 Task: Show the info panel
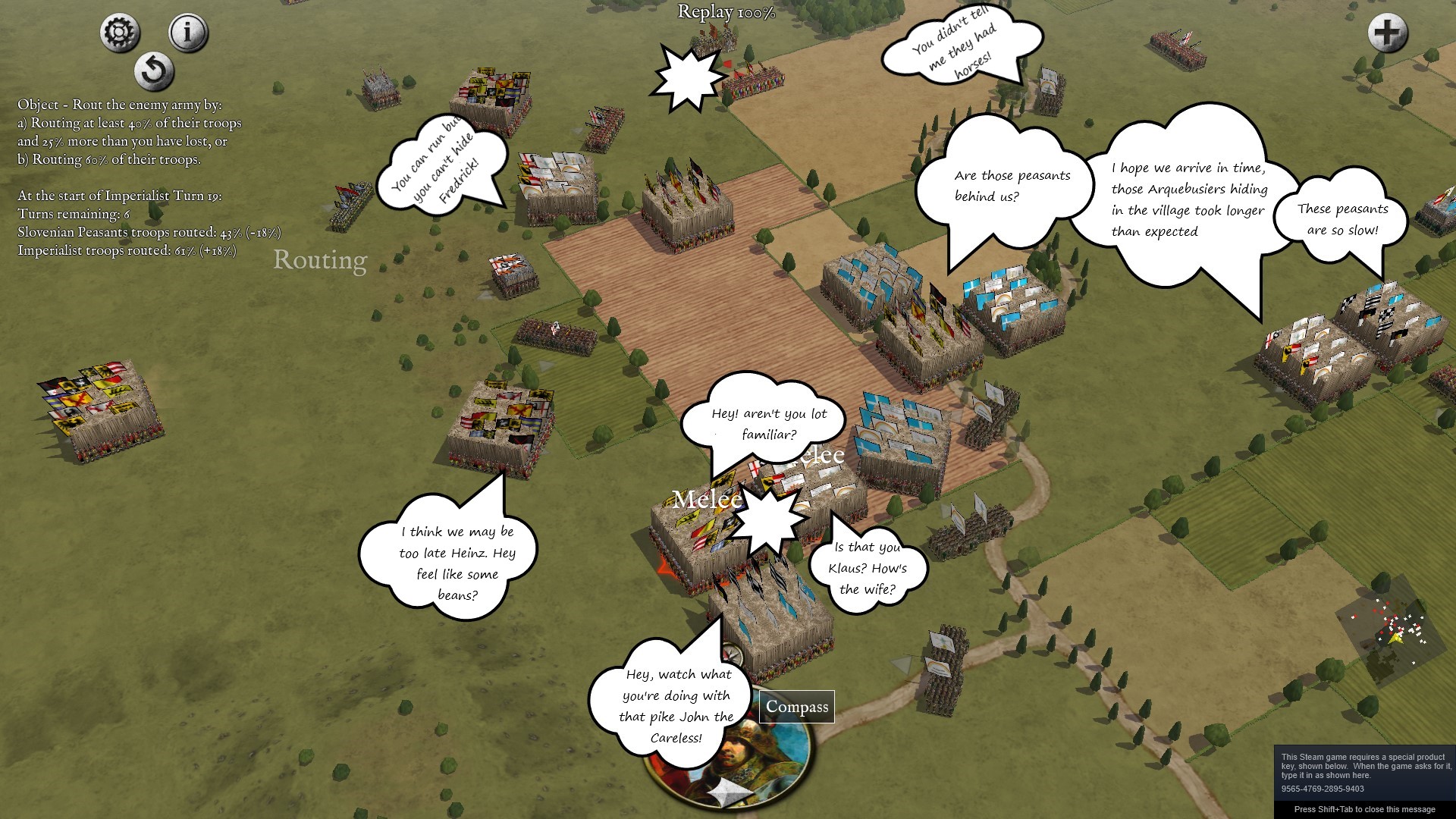(x=187, y=33)
